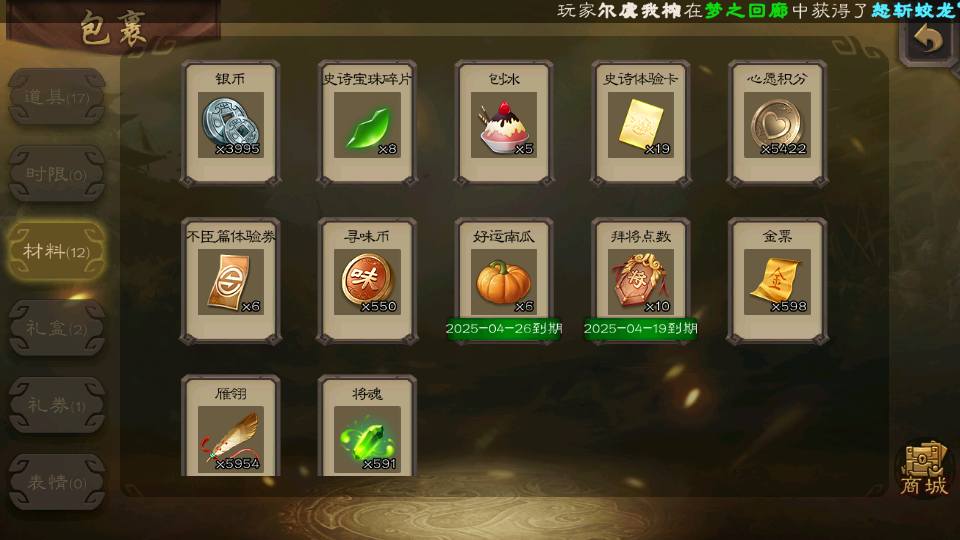Select the 材料 tab
This screenshot has width=960, height=540.
click(56, 251)
